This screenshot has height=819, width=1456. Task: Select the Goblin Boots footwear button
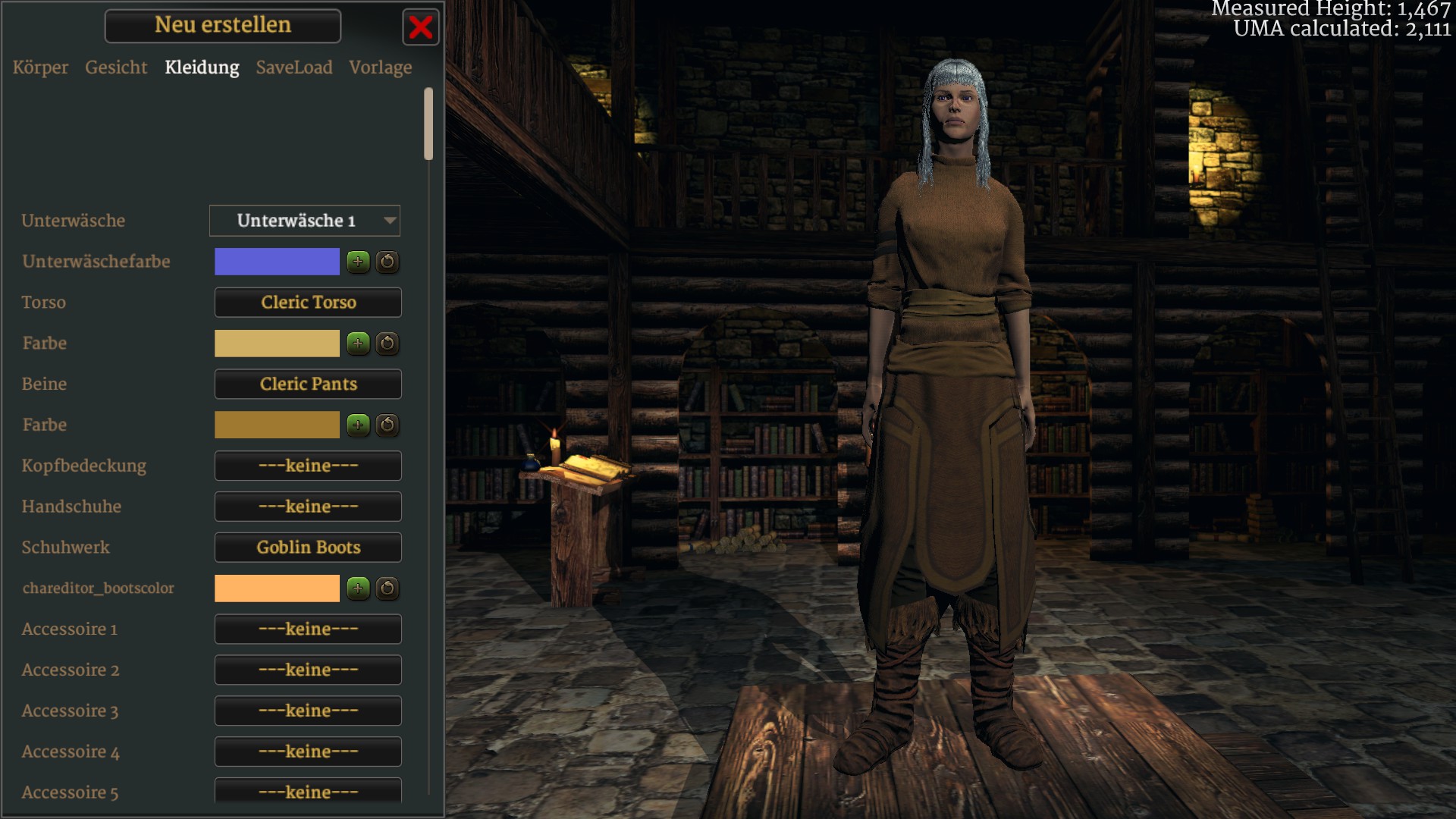[308, 548]
